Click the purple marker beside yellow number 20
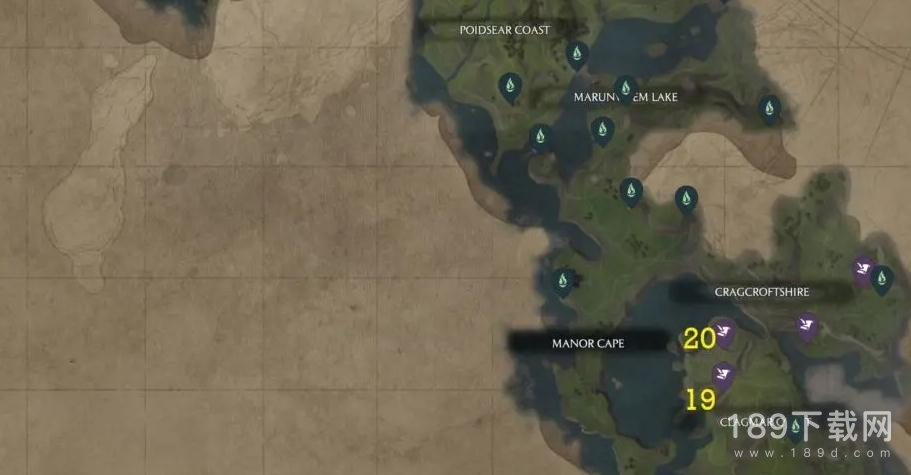Viewport: 911px width, 475px height. [x=726, y=329]
